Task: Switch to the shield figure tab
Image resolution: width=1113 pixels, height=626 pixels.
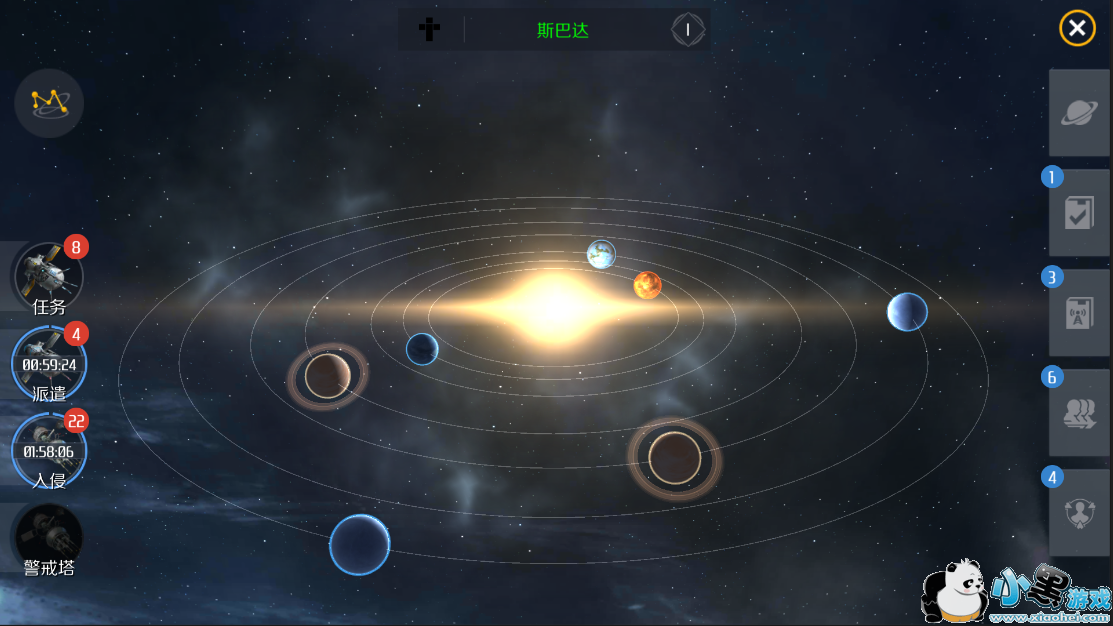Action: [1079, 513]
